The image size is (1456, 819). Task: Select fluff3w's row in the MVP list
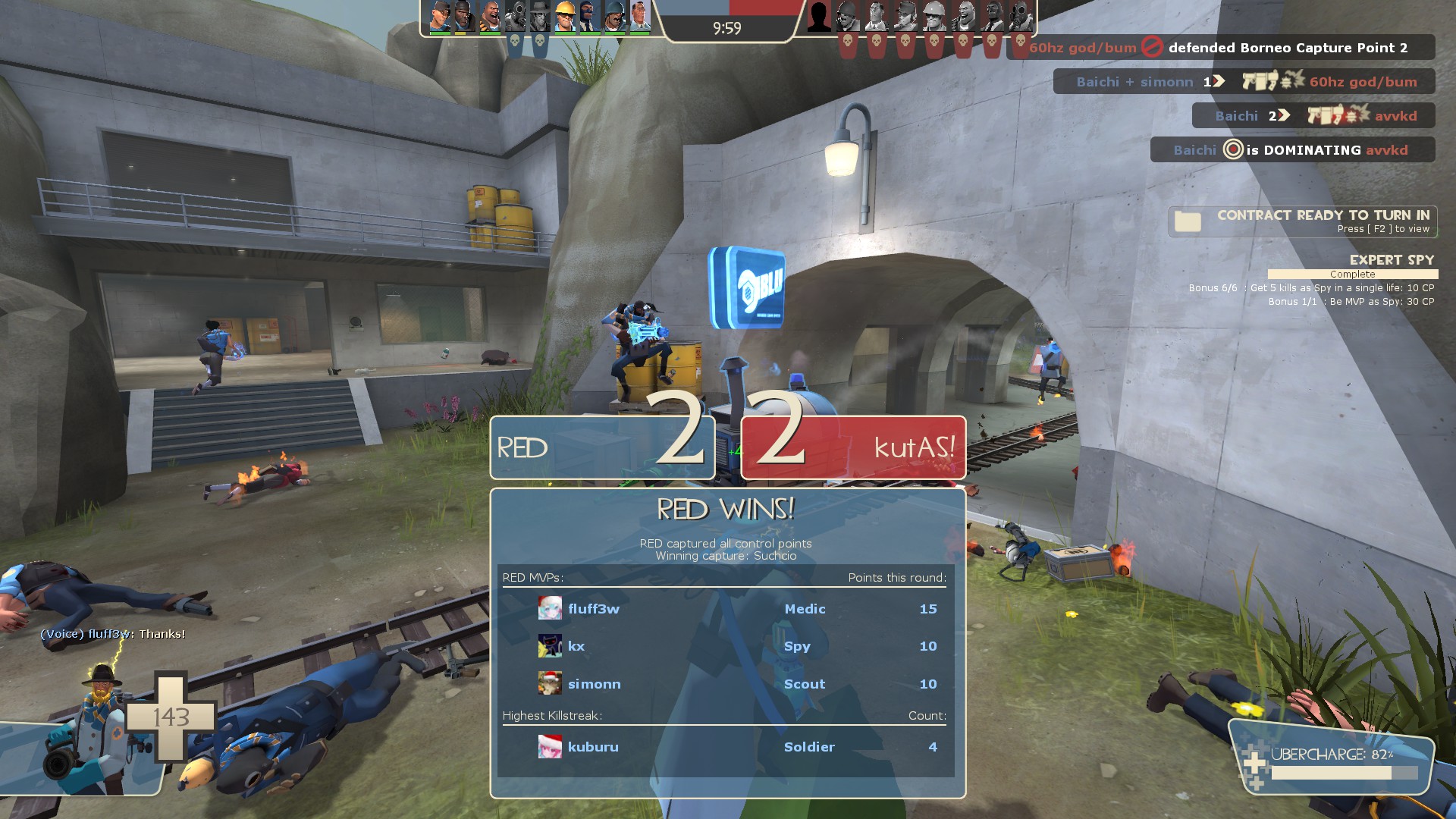click(725, 609)
